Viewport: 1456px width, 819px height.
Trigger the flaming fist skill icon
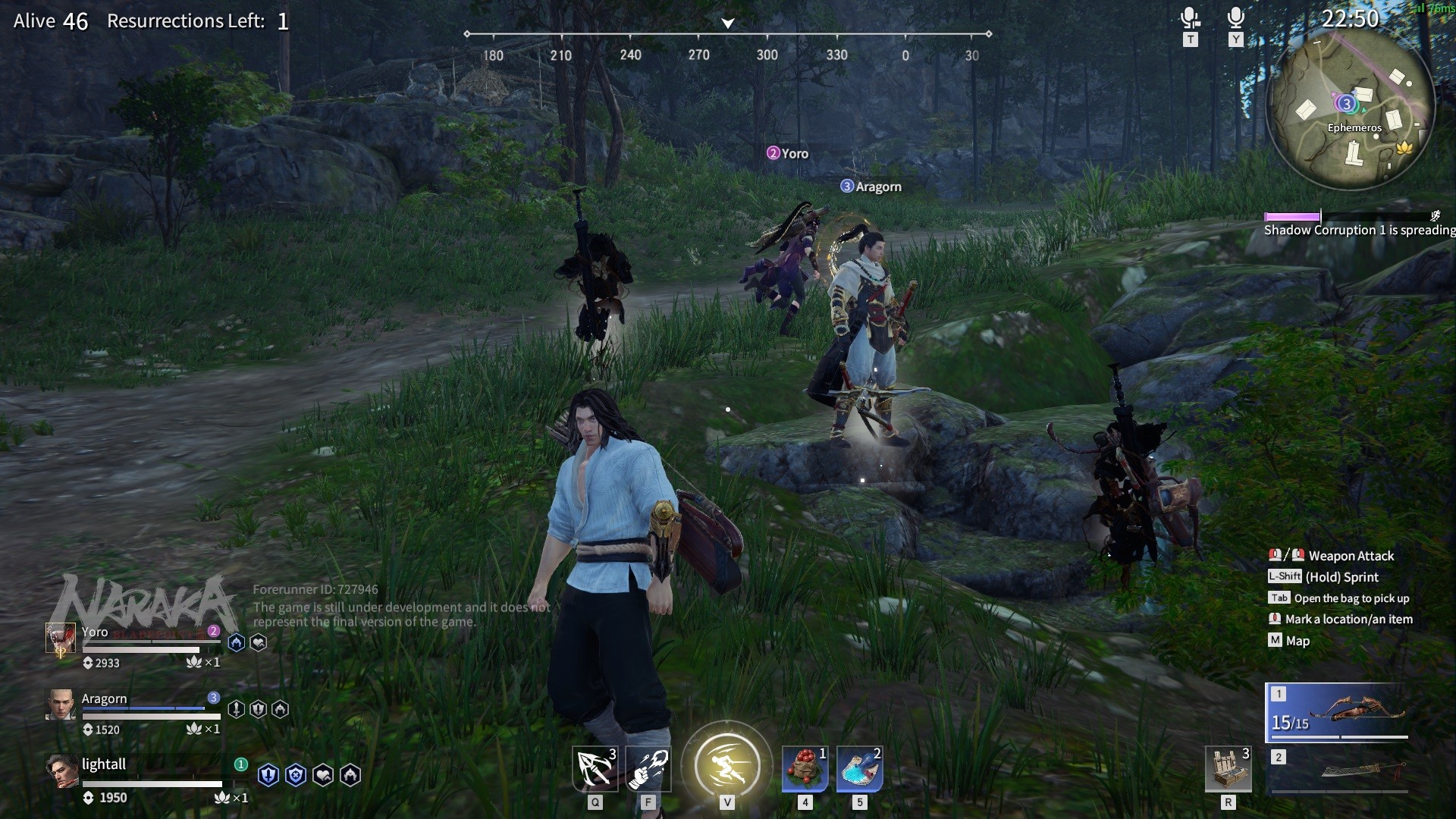(x=648, y=769)
